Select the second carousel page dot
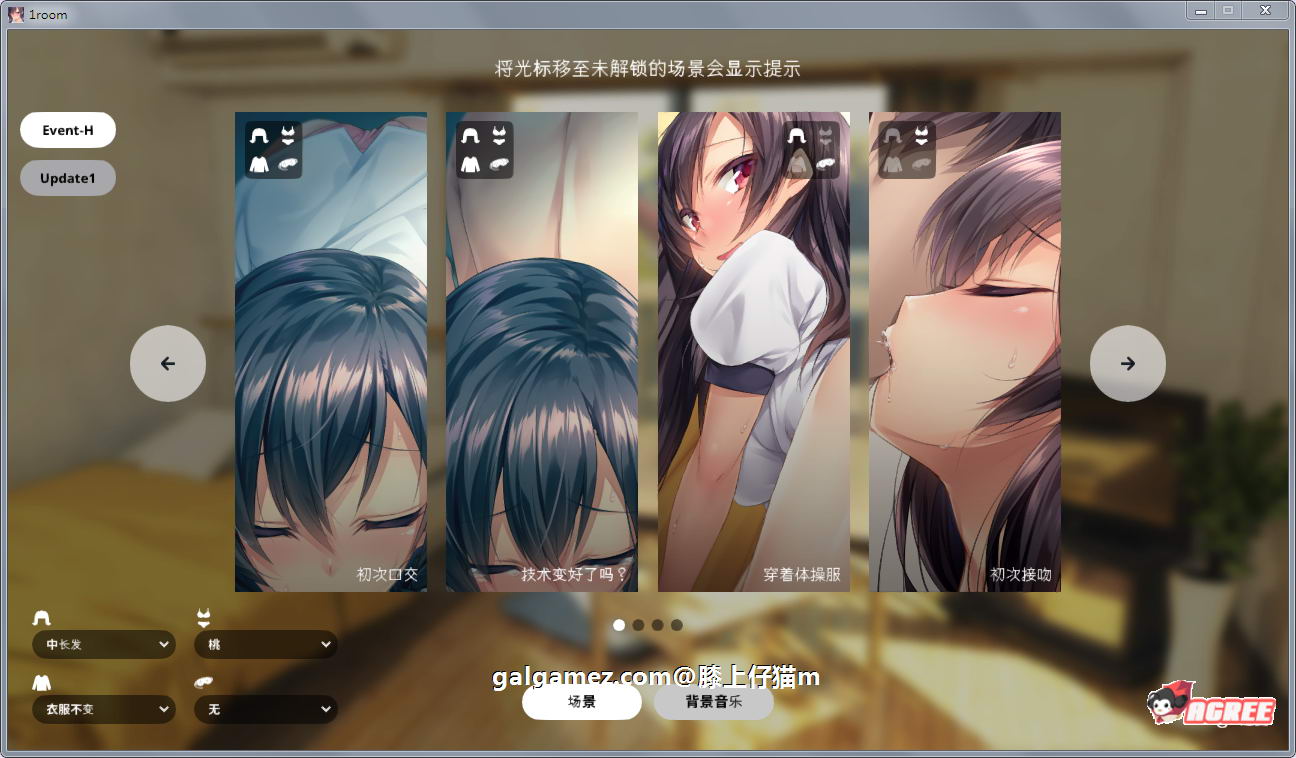1296x758 pixels. [x=637, y=625]
